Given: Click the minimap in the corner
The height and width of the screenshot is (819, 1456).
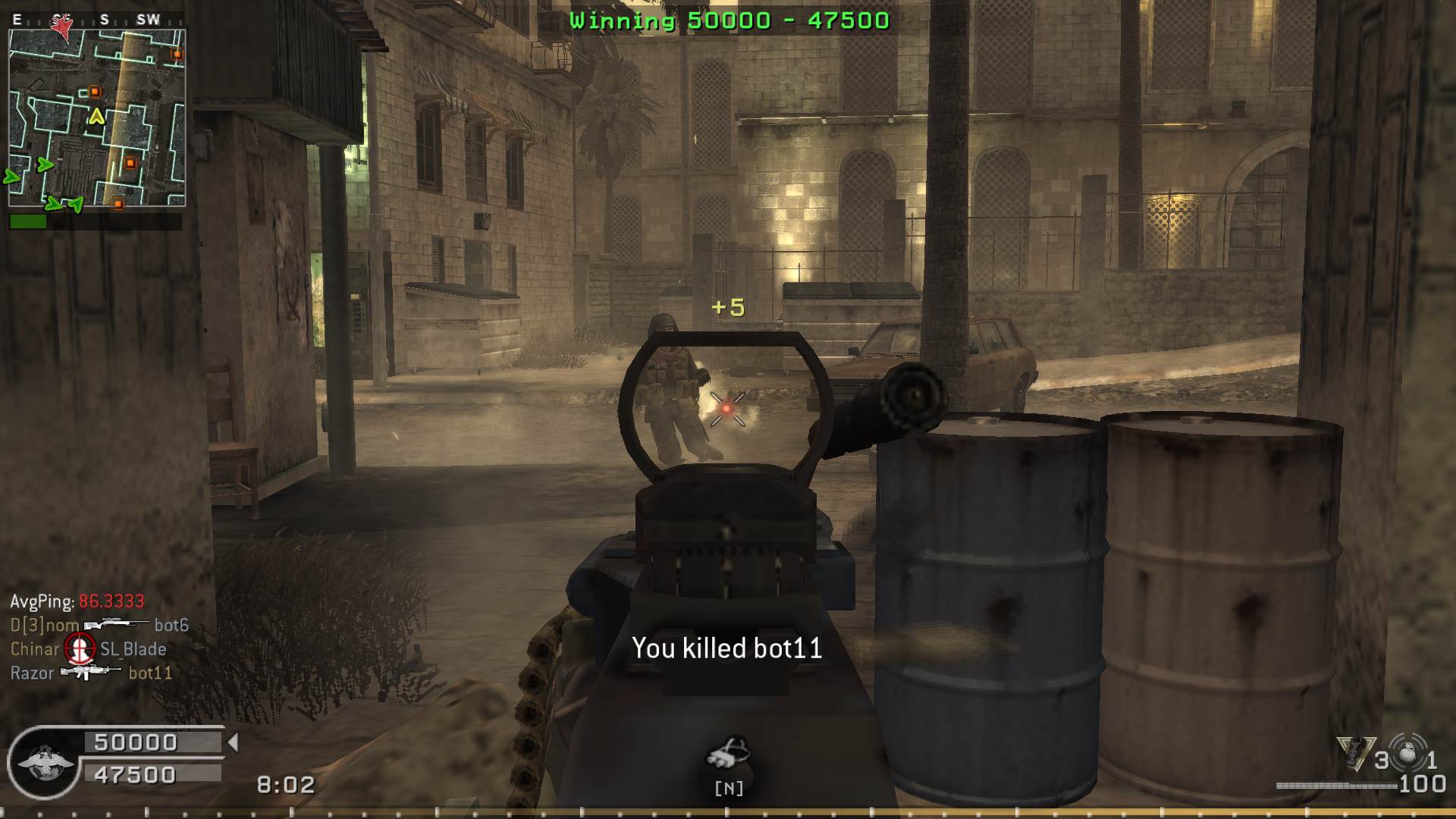Looking at the screenshot, I should (97, 118).
